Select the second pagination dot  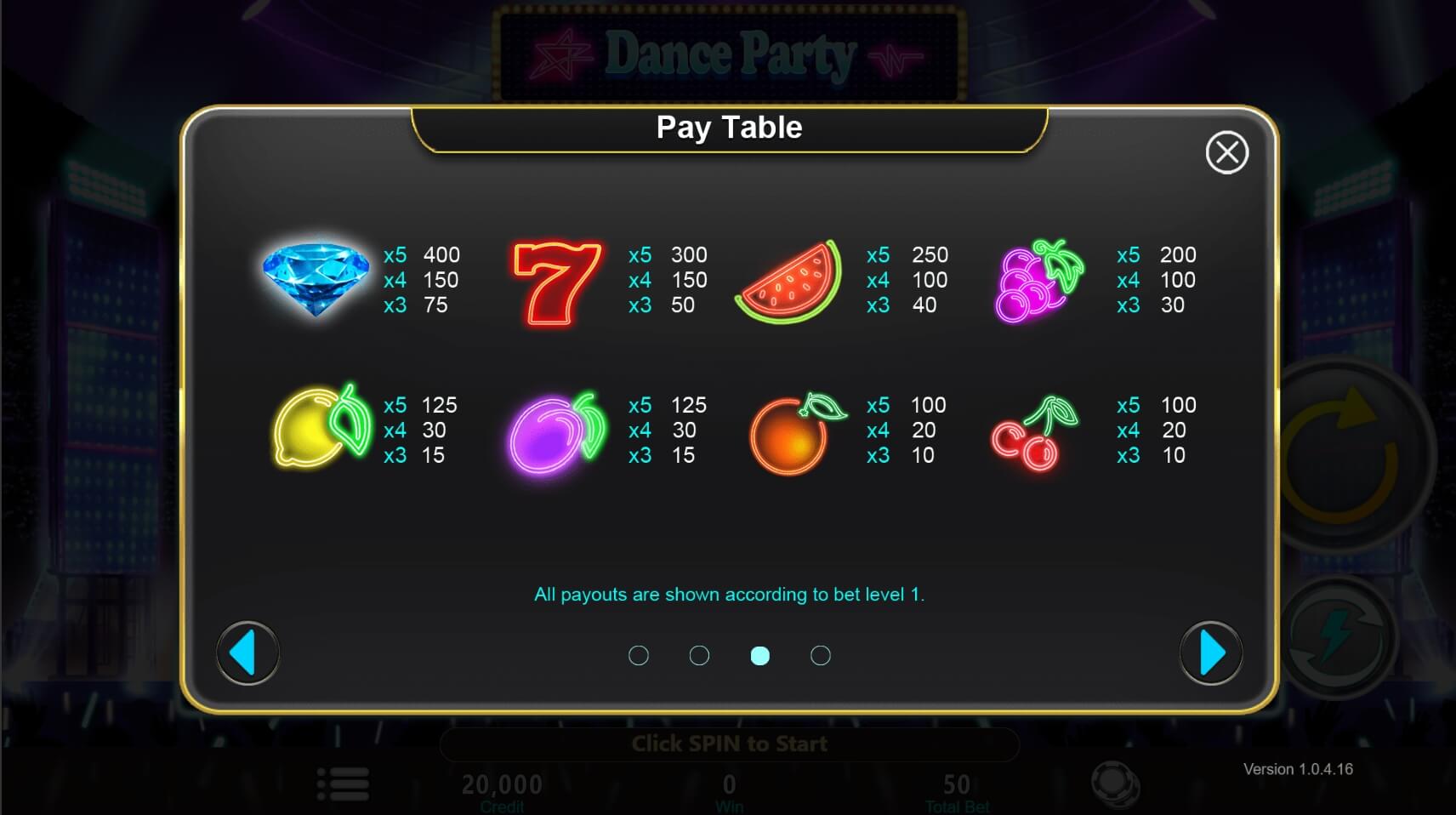700,655
